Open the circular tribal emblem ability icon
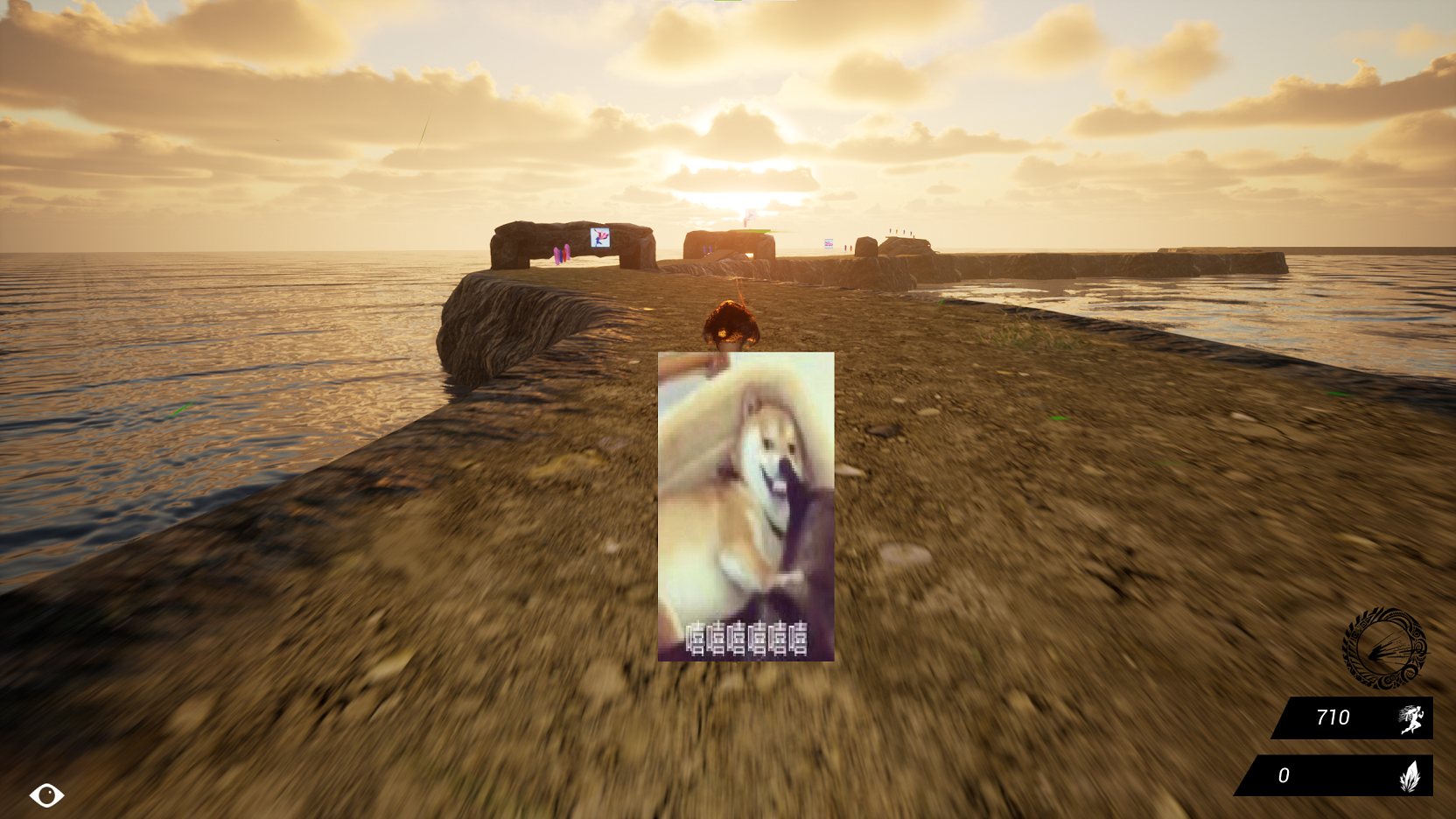Viewport: 1456px width, 819px height. point(1383,647)
